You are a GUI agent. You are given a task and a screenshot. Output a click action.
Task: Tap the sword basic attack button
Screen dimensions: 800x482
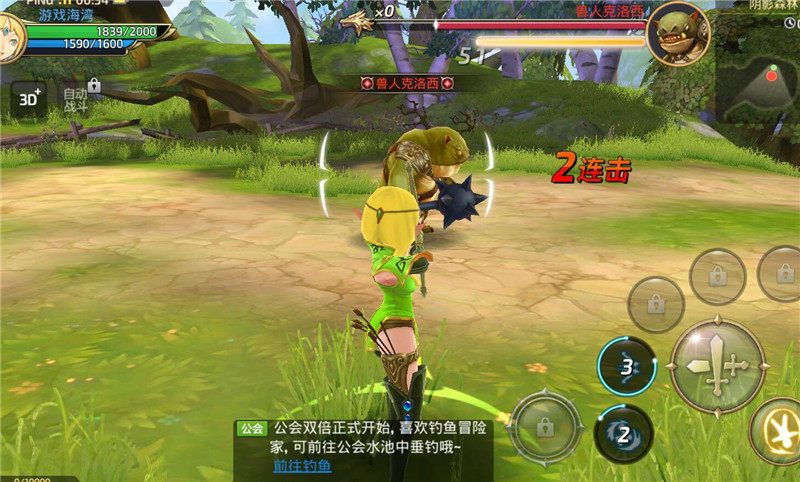point(716,366)
